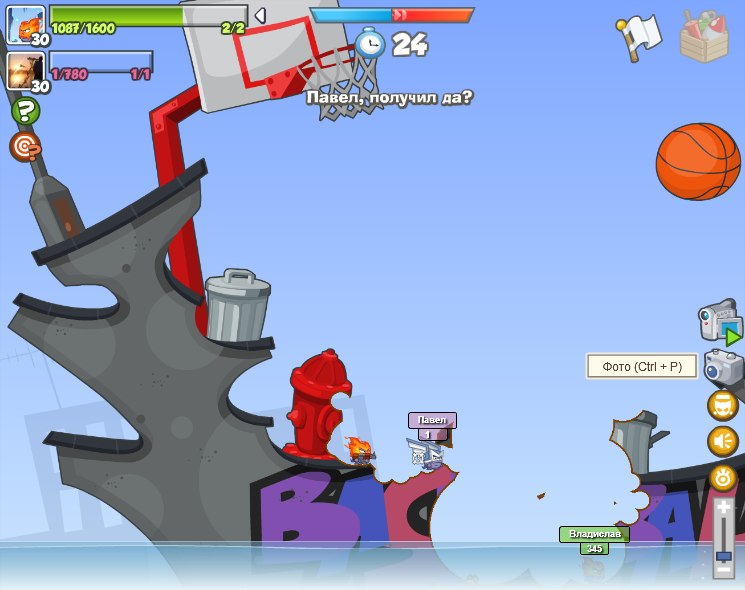Zoom in with the plus button
The width and height of the screenshot is (745, 590).
[x=723, y=508]
